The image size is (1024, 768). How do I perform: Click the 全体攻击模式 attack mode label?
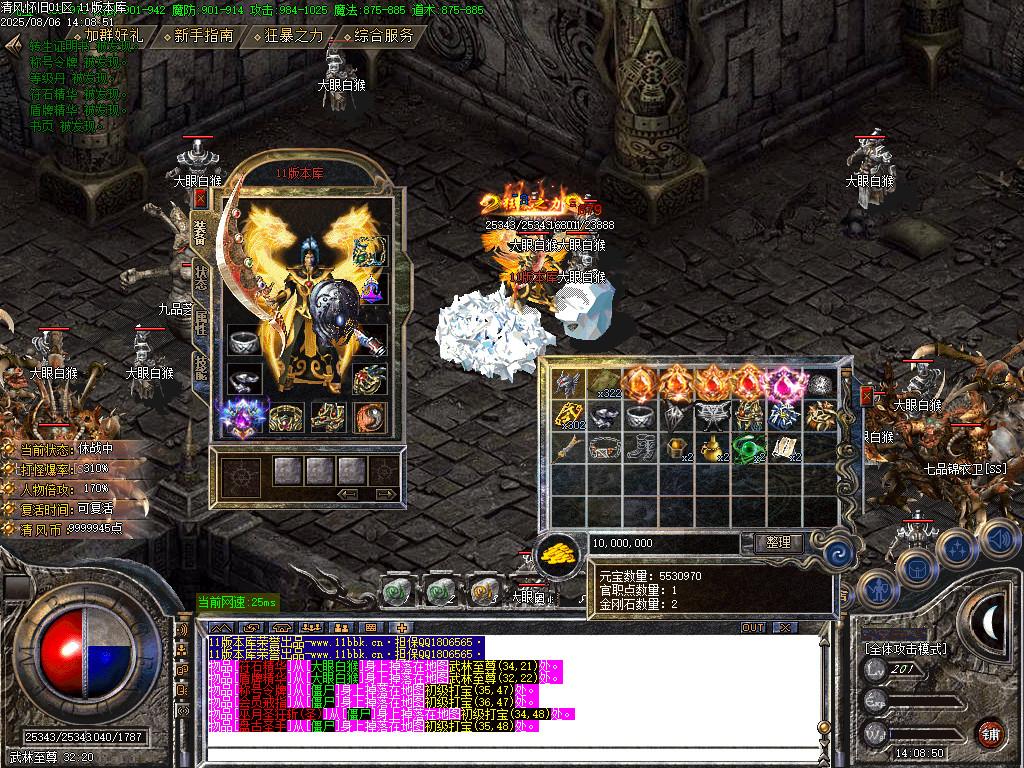pyautogui.click(x=906, y=648)
